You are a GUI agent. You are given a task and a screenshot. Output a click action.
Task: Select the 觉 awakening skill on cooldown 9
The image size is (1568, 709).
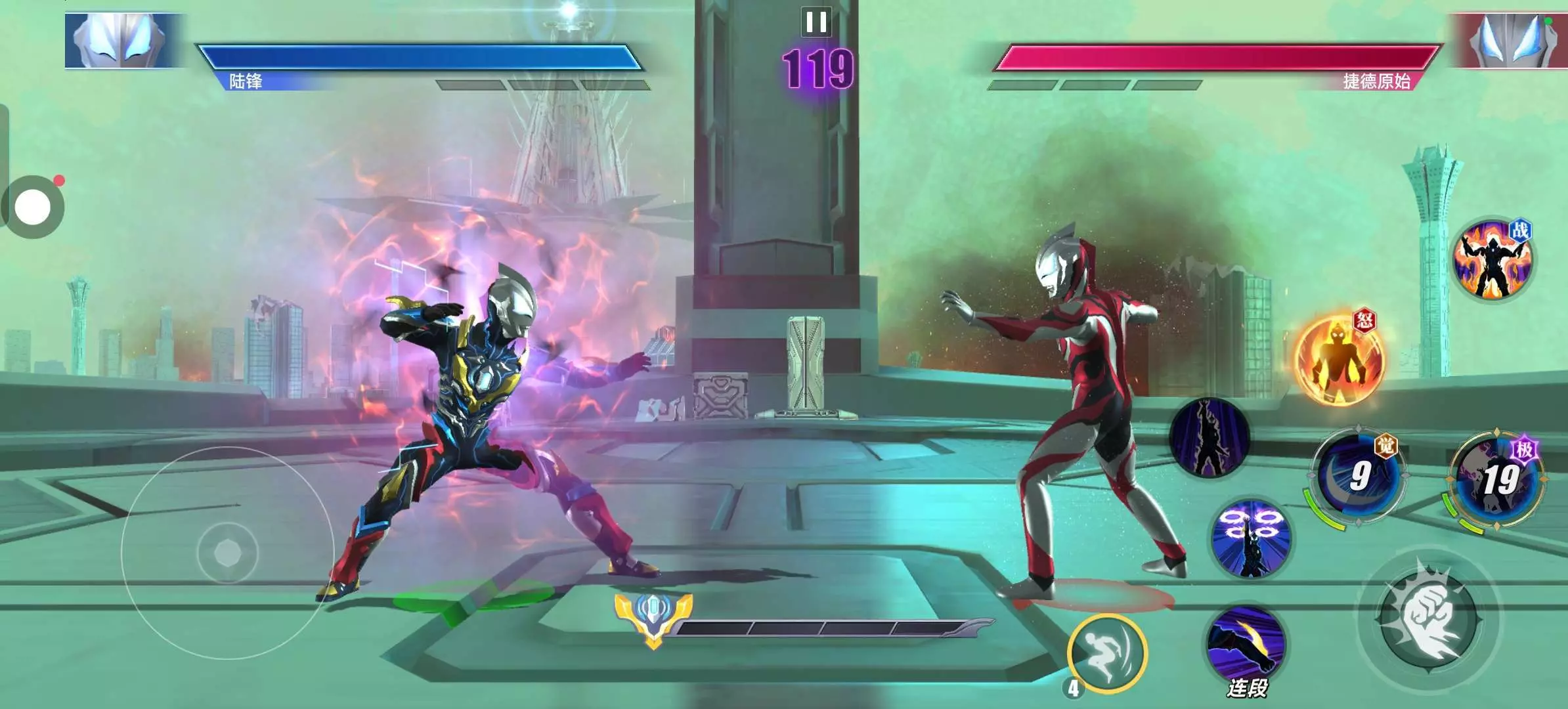[1358, 475]
